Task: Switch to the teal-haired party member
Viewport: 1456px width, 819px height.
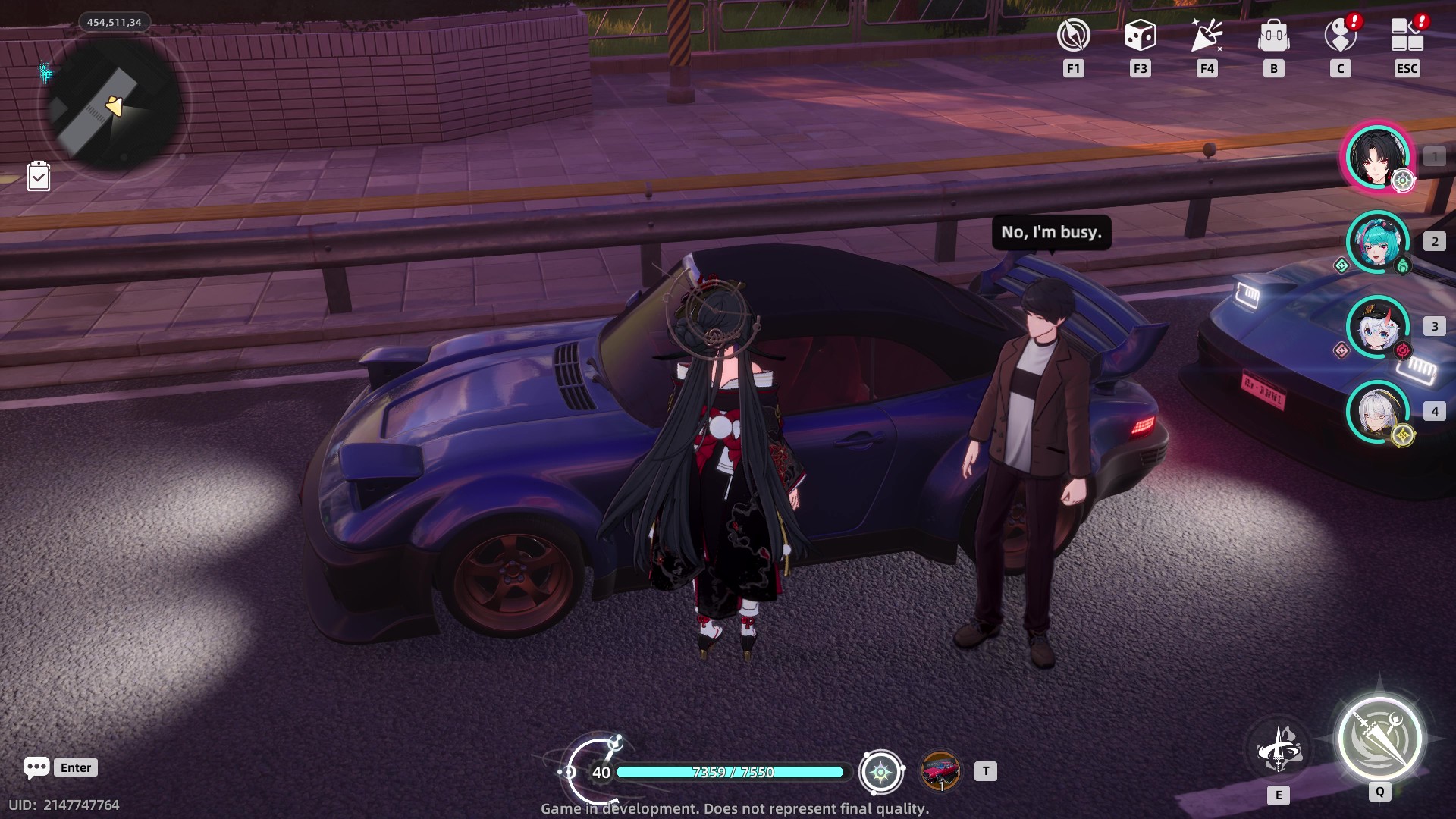Action: (1377, 242)
